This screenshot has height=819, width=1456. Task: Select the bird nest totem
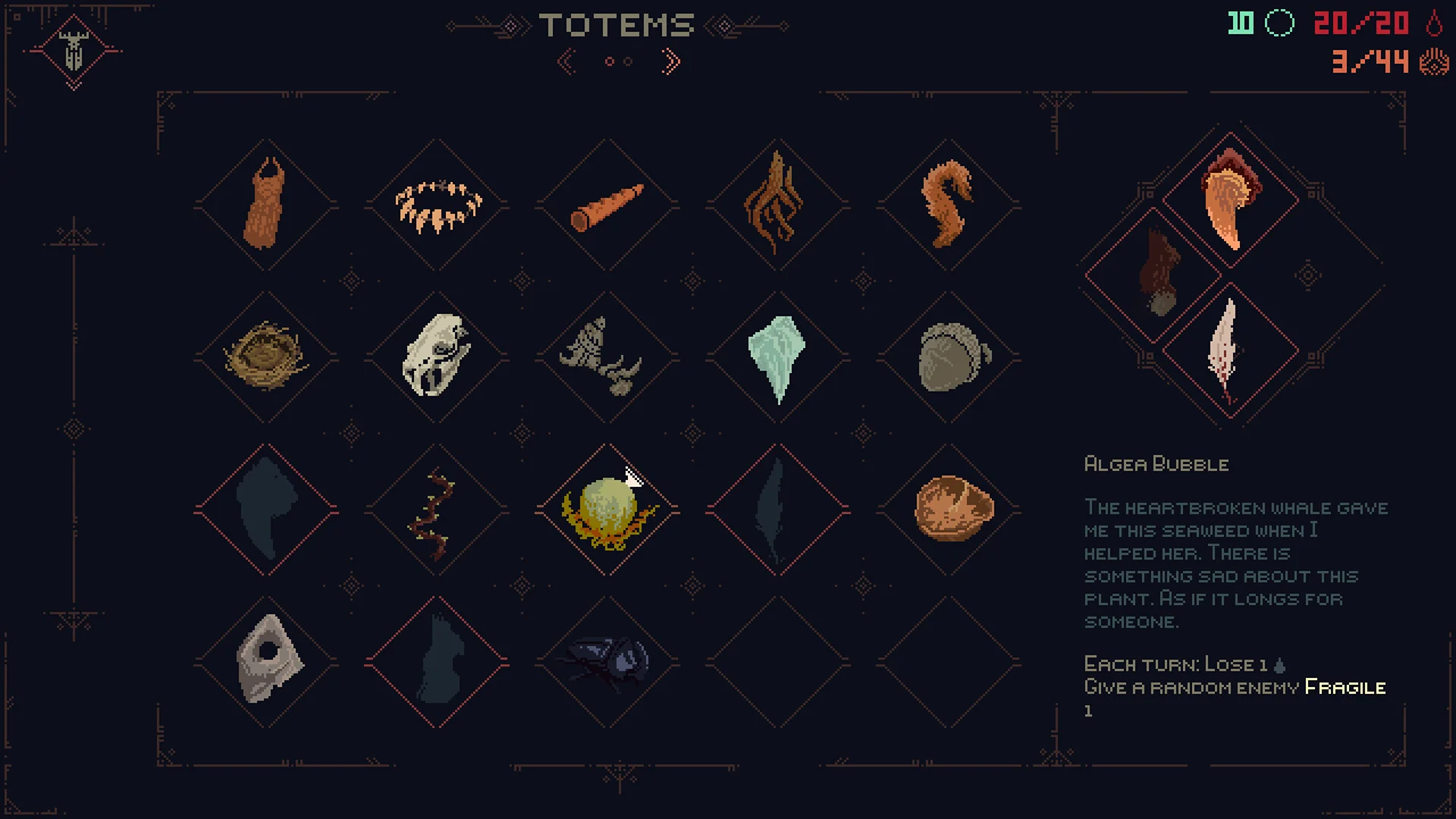(x=266, y=356)
